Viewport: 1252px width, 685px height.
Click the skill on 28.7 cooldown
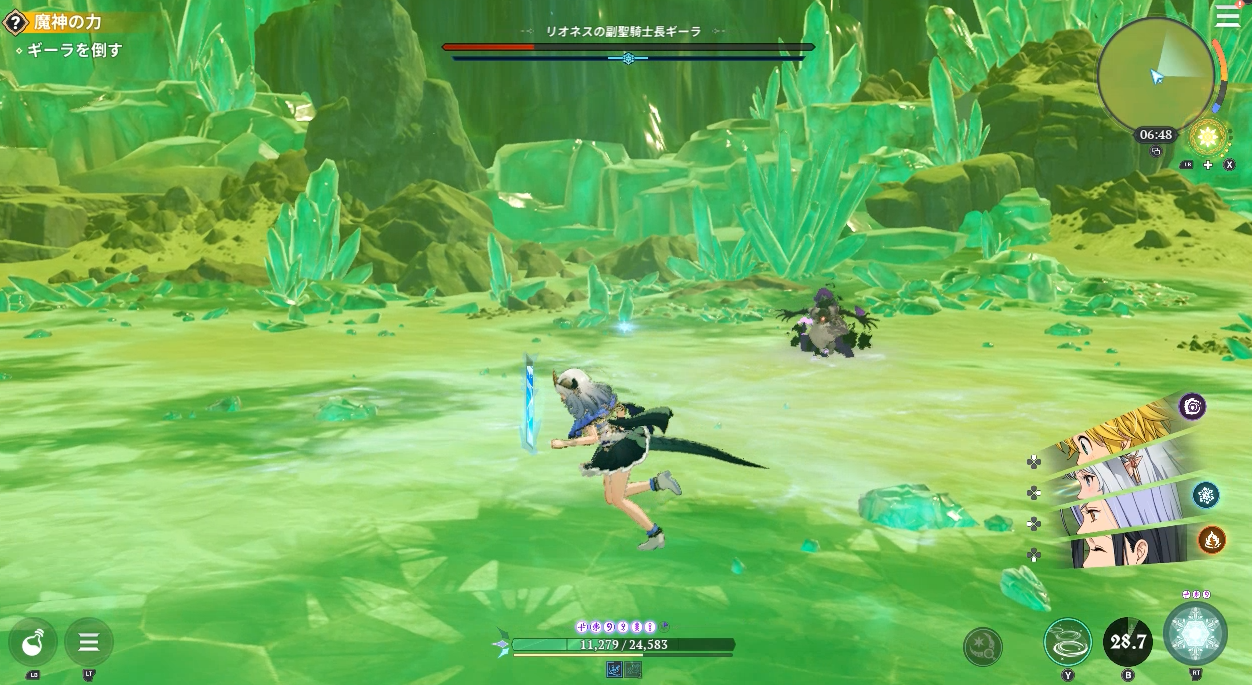point(1127,642)
